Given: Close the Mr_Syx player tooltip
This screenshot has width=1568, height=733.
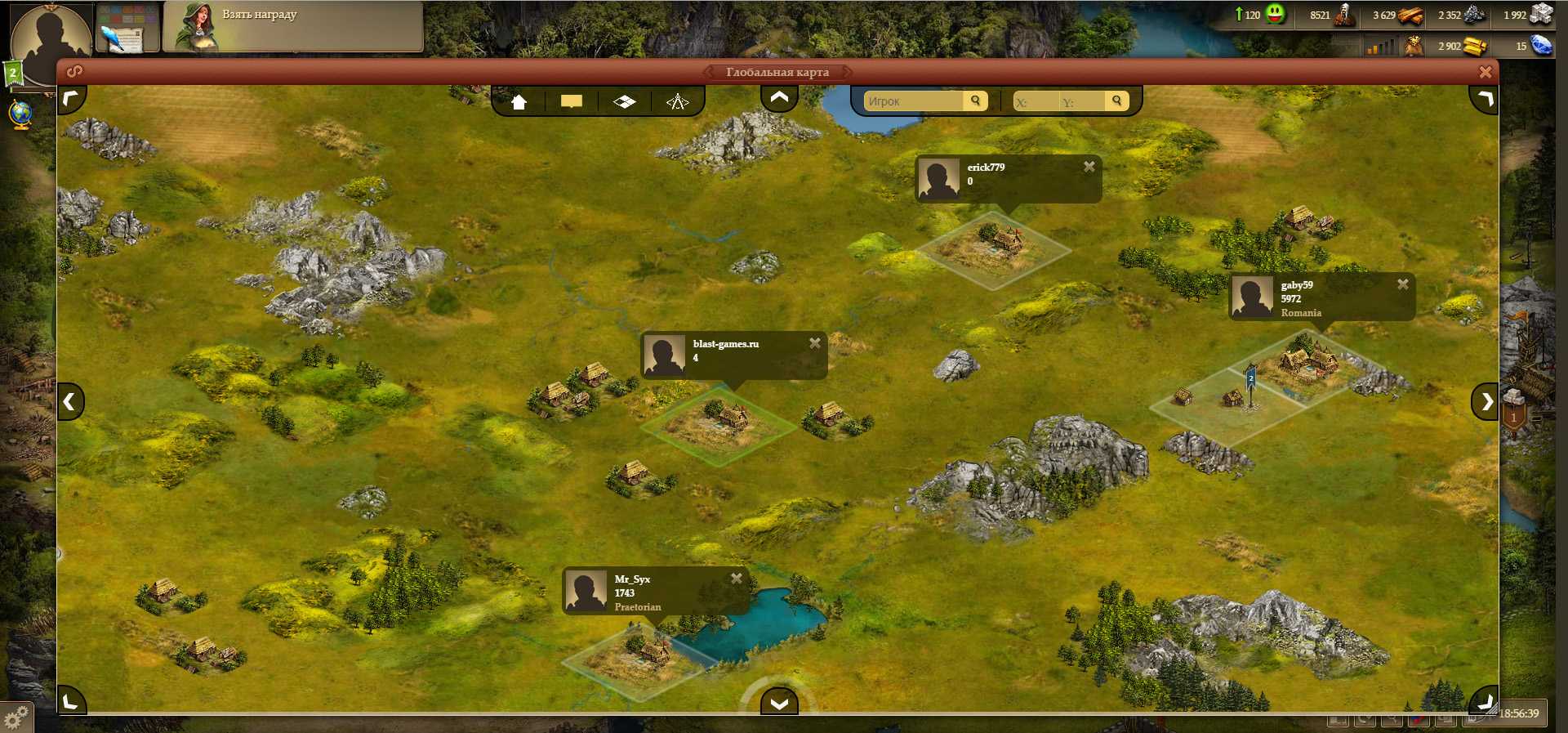Looking at the screenshot, I should [736, 579].
